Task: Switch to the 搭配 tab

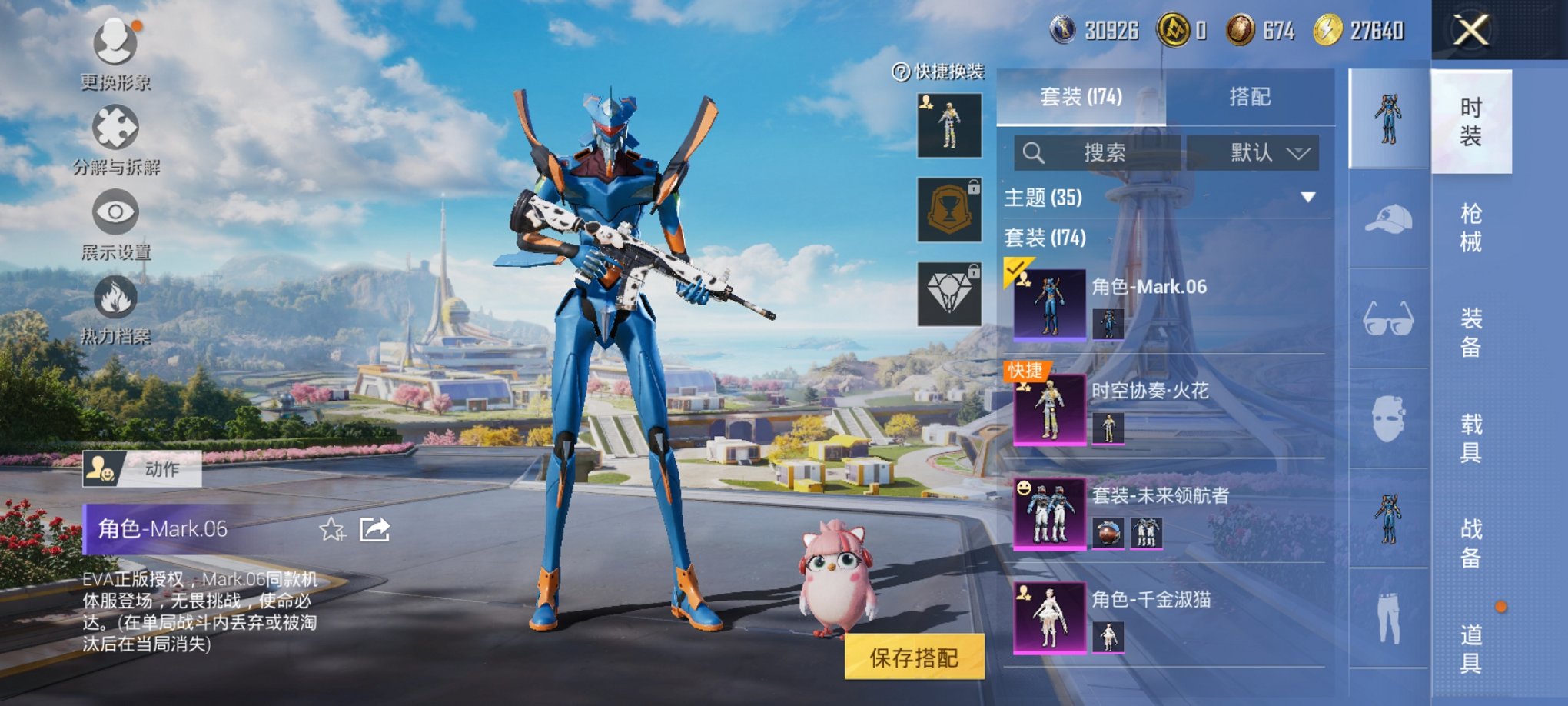Action: (1250, 98)
